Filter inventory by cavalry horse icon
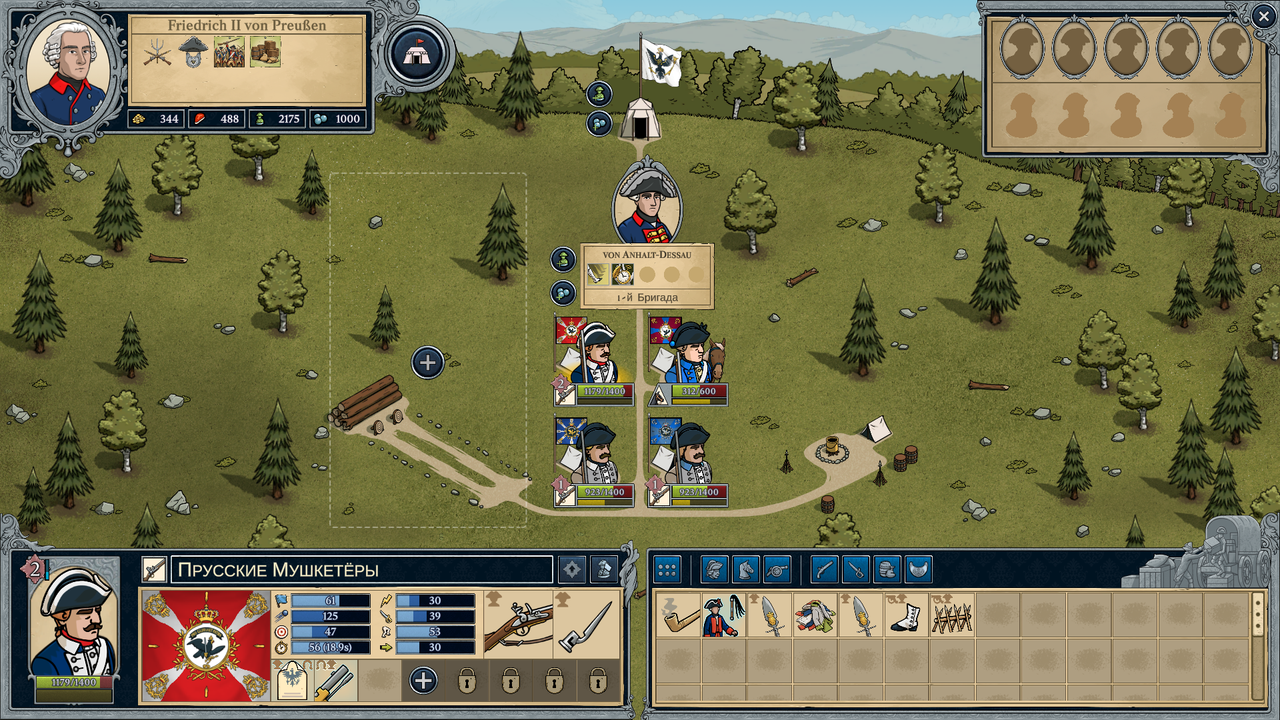The height and width of the screenshot is (720, 1280). click(746, 570)
